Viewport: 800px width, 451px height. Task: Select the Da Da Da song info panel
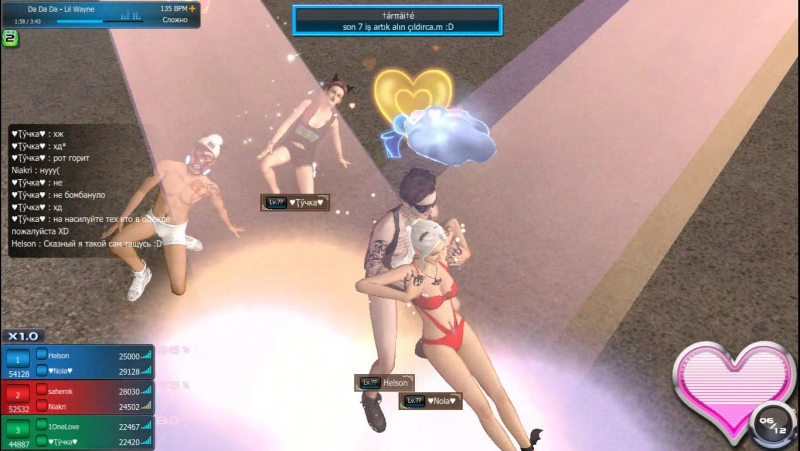[x=100, y=14]
